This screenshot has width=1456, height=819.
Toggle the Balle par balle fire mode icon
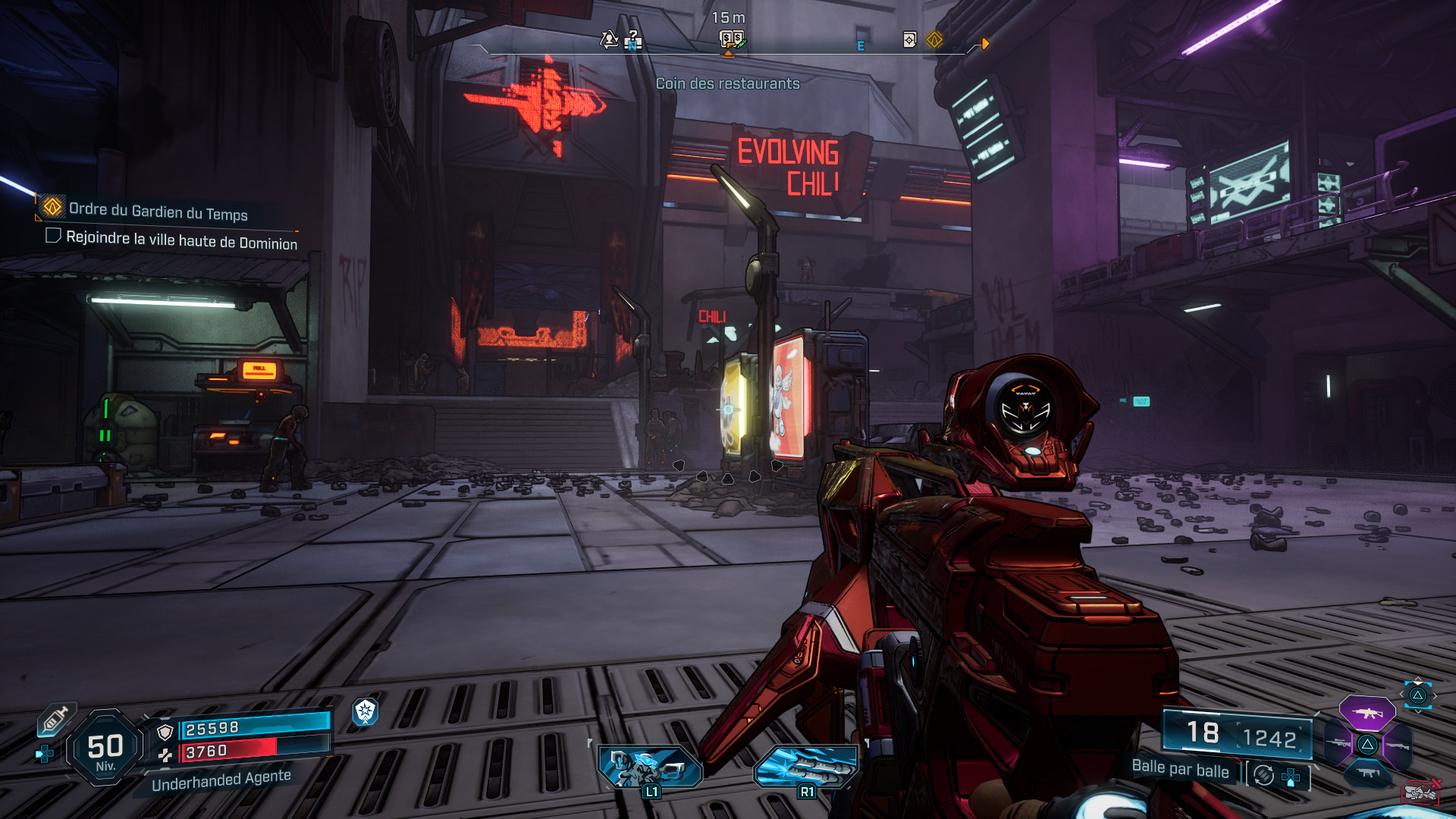(1263, 775)
